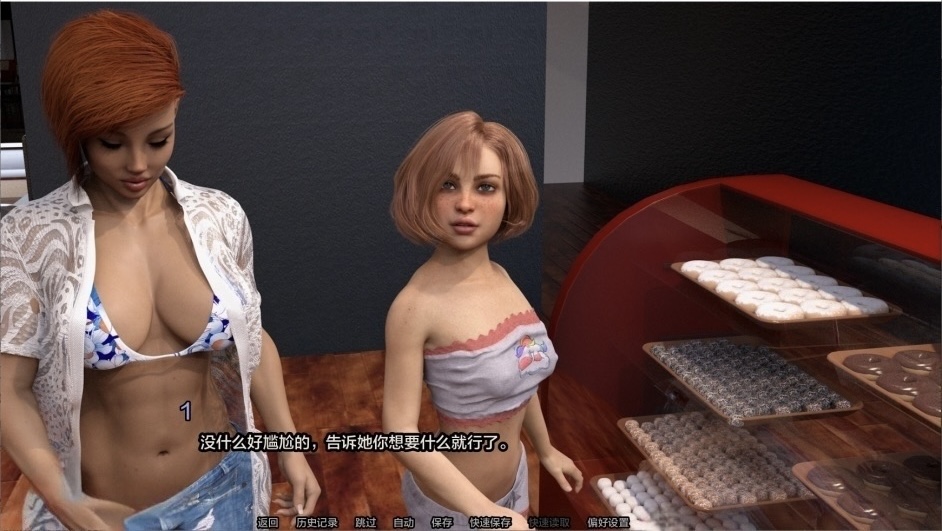The height and width of the screenshot is (531, 942).
Task: Open 偏好设置 preferences
Action: 608,522
